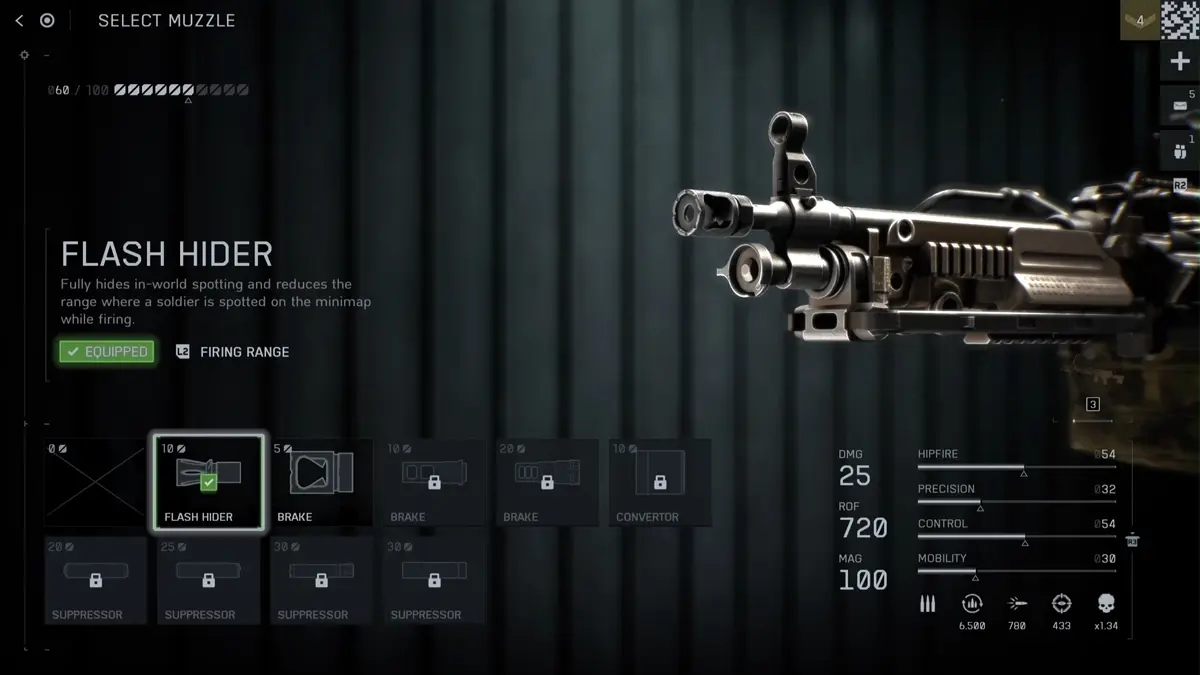Open the Firing Range
Screen dimensions: 1200x675
[233, 352]
